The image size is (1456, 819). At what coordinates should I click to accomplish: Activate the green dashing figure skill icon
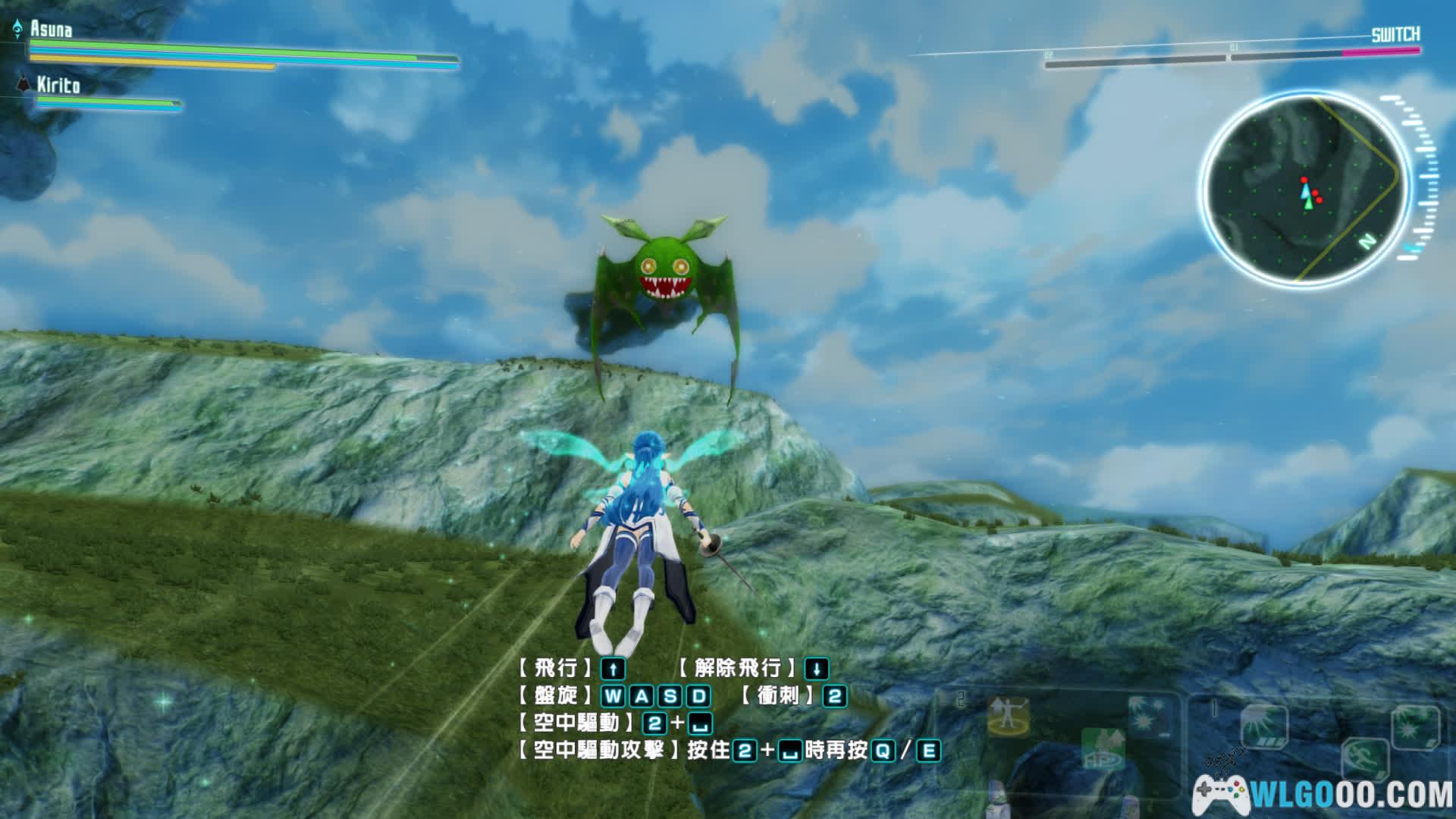coord(1364,758)
